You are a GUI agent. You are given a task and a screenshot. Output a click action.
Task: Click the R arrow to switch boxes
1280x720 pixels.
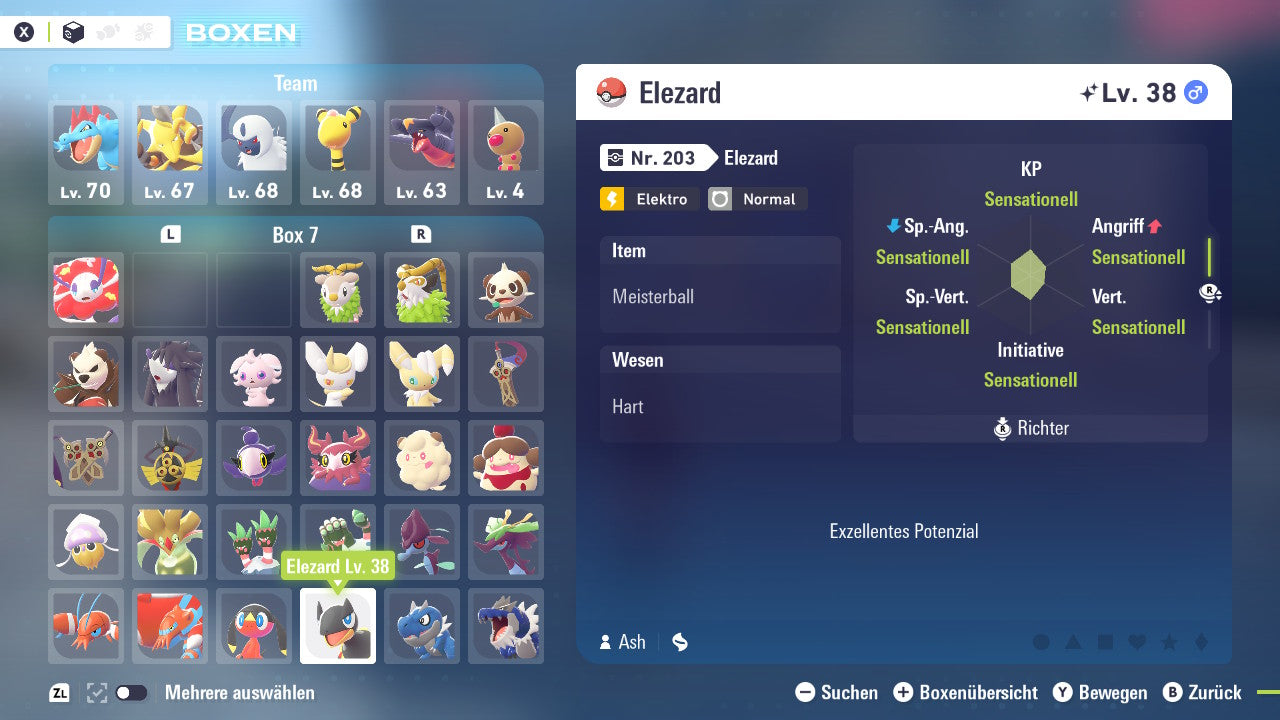[x=419, y=233]
